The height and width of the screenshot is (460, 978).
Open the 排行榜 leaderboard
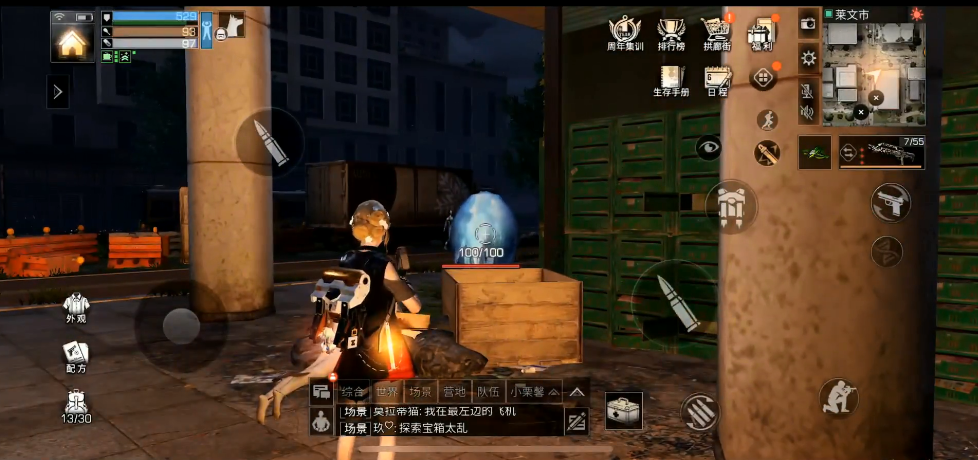(671, 32)
